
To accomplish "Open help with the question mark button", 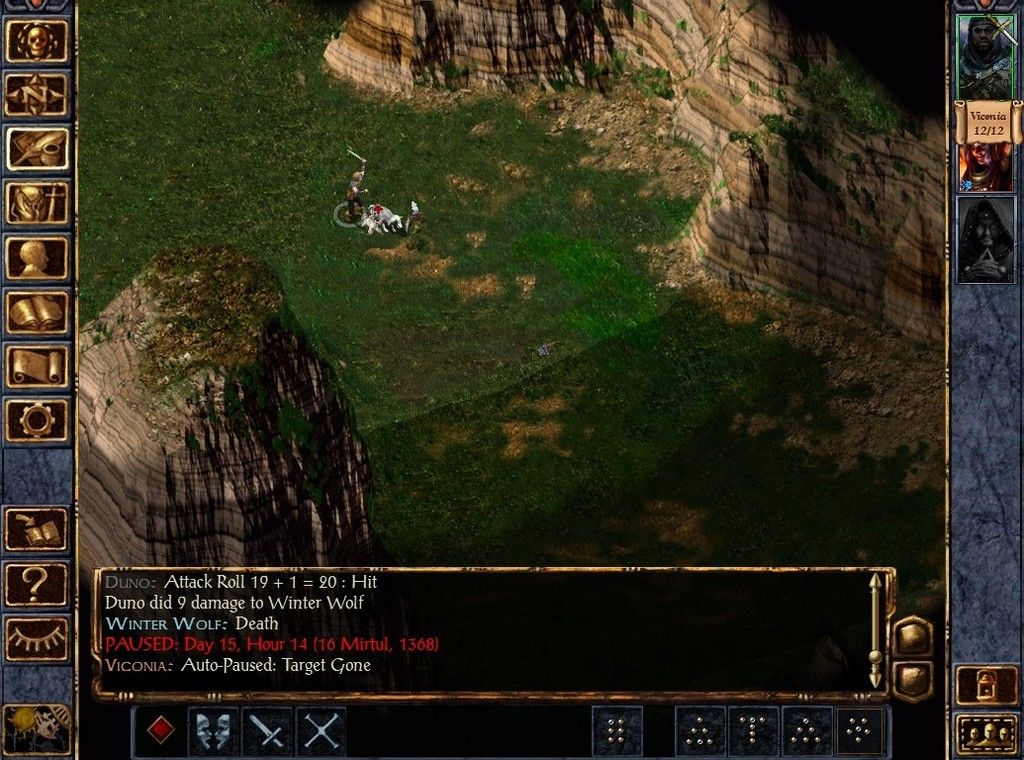I will pyautogui.click(x=37, y=584).
